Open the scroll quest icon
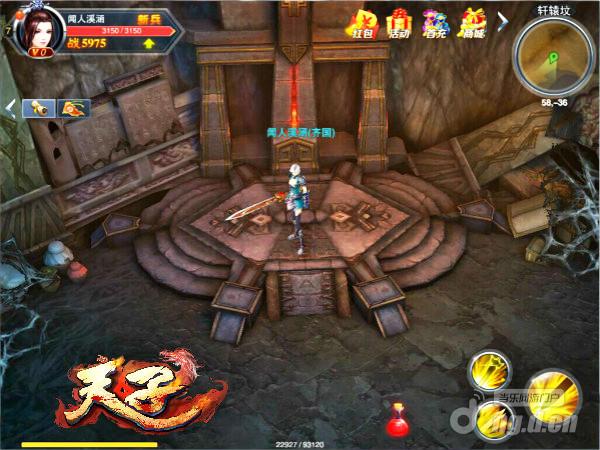 (37, 107)
